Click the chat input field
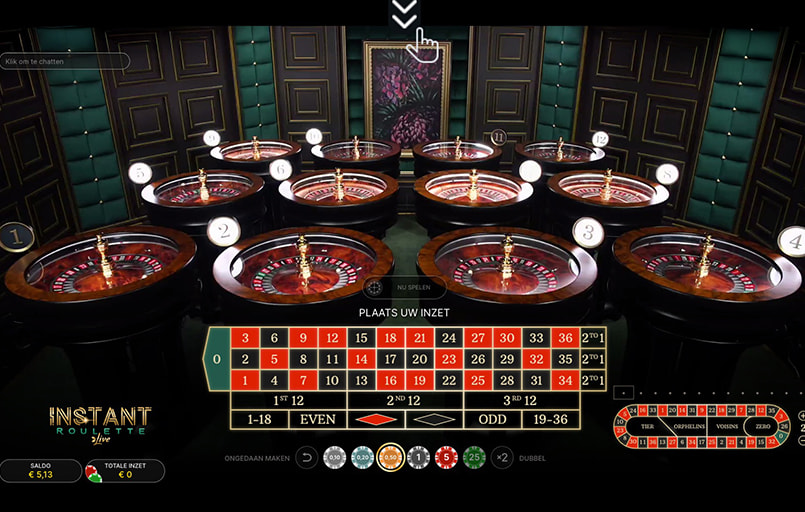This screenshot has width=805, height=512. (66, 61)
